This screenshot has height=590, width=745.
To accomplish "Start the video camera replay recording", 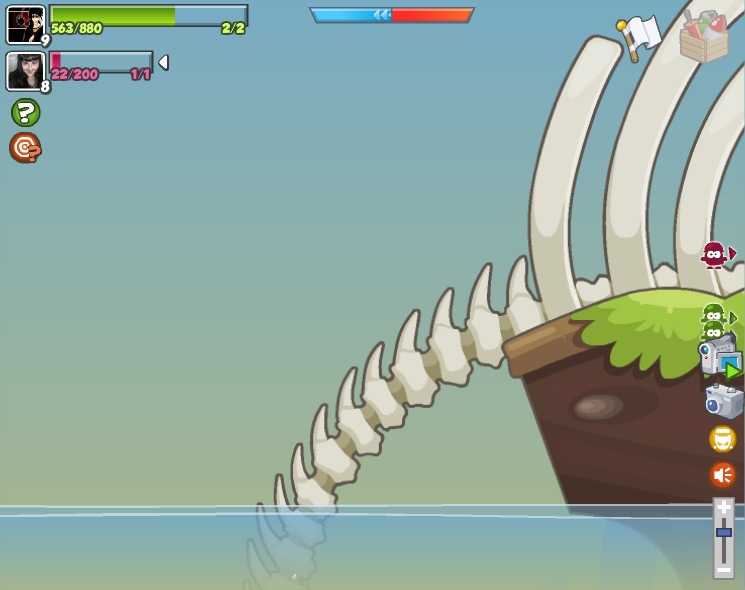I will (x=720, y=358).
